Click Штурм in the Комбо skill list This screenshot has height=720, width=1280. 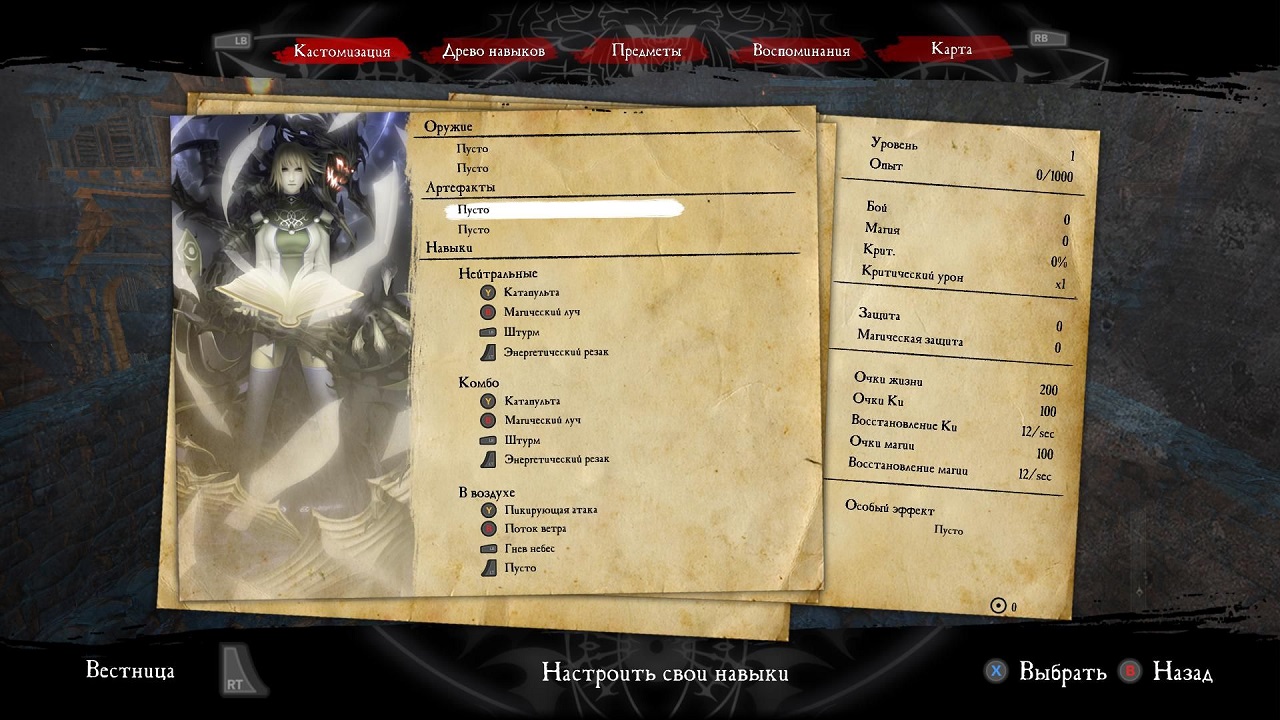(x=522, y=440)
